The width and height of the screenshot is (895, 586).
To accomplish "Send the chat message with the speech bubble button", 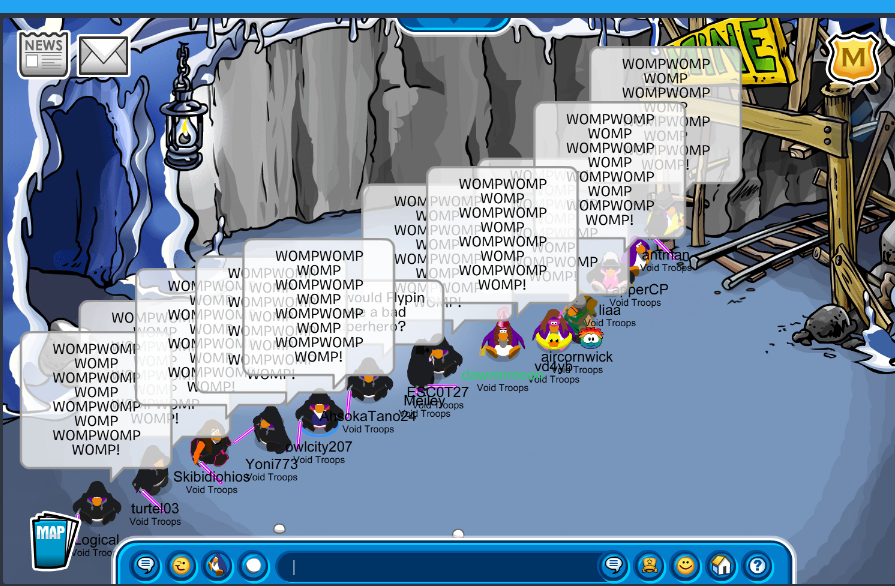I will coord(614,566).
